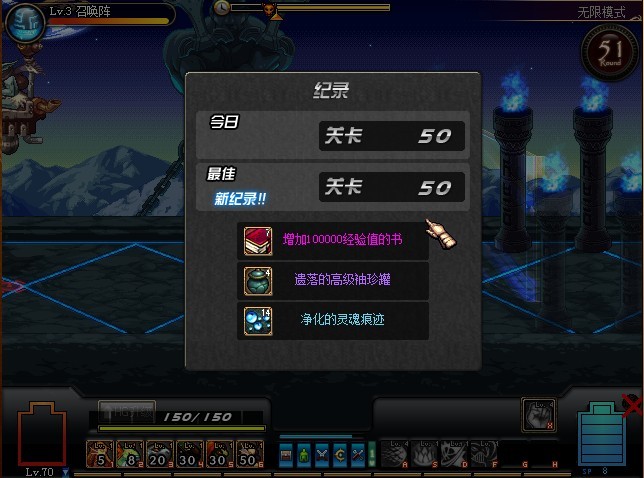This screenshot has height=478, width=644.
Task: Click the red X in the corner
Action: tap(632, 405)
